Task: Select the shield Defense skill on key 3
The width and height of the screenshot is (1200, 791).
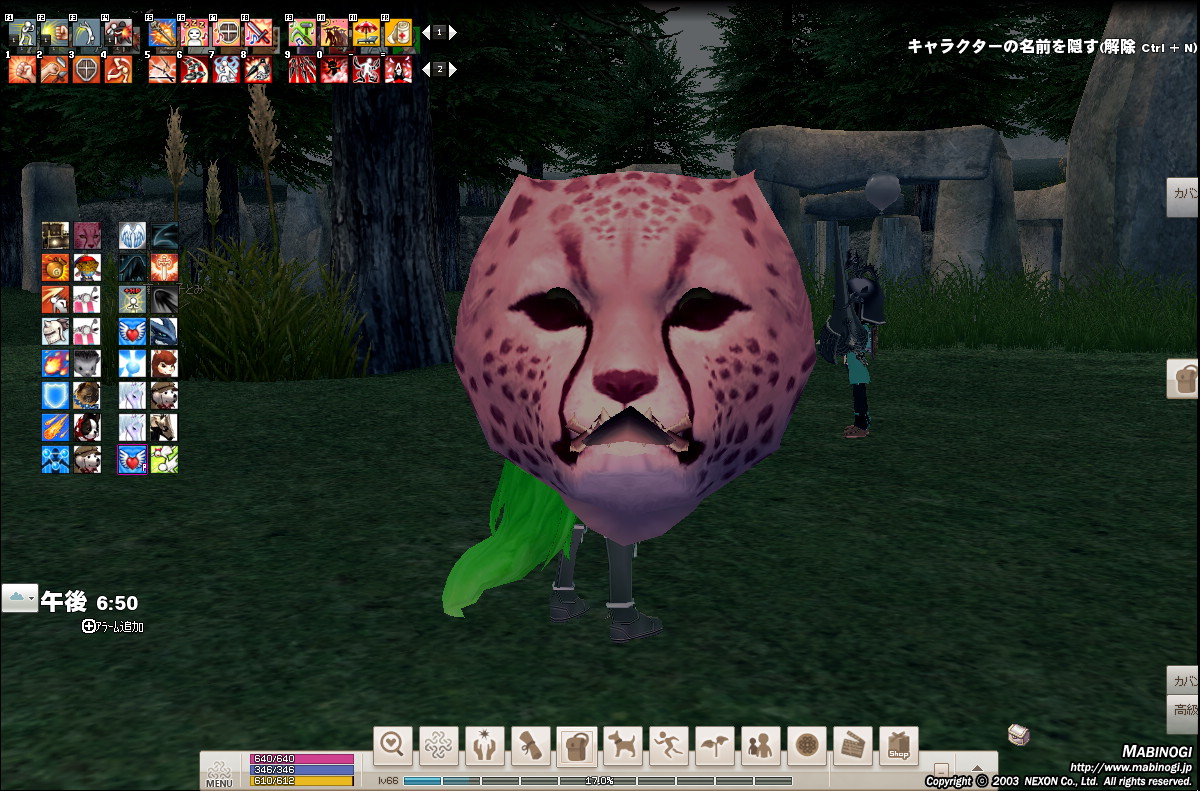Action: pyautogui.click(x=87, y=69)
